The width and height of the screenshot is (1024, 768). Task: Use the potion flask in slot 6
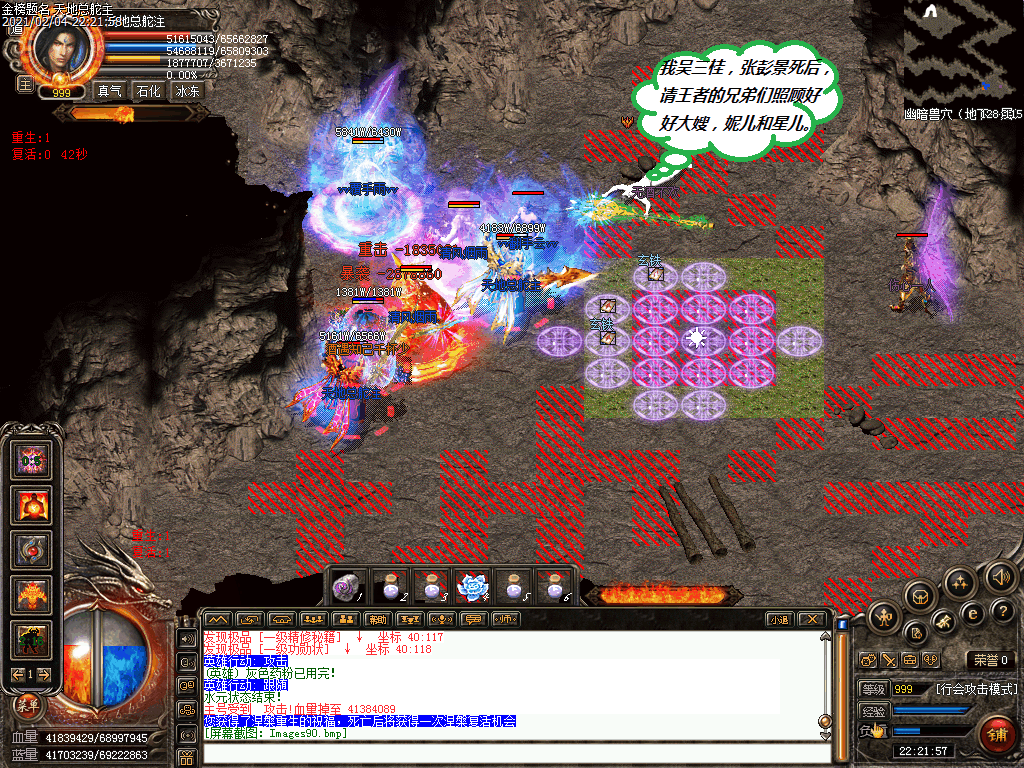point(552,587)
